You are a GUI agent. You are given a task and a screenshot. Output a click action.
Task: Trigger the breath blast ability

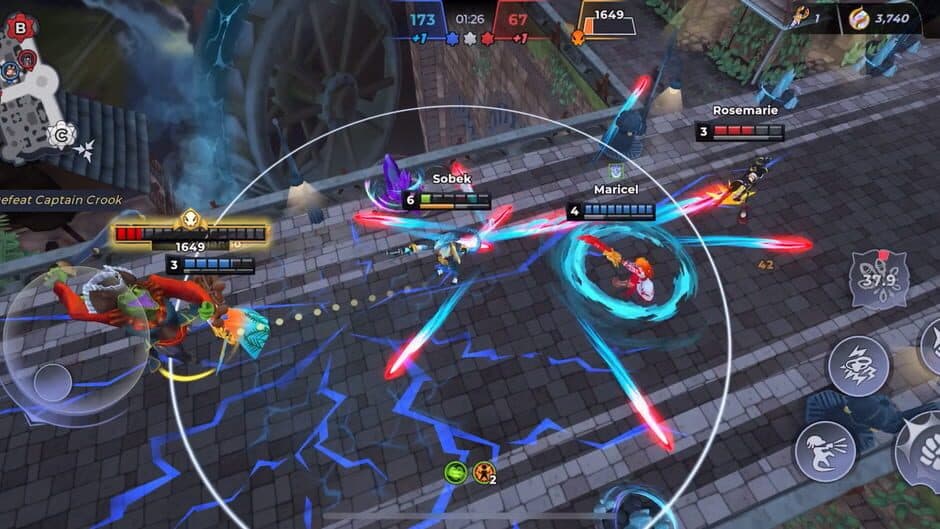click(825, 451)
